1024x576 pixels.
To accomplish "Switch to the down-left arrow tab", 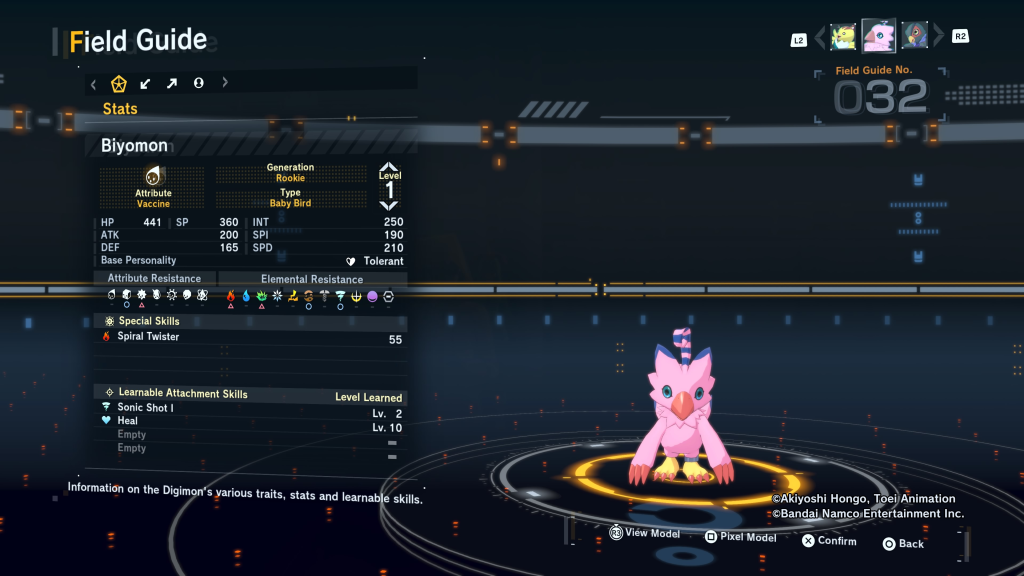I will tap(146, 83).
